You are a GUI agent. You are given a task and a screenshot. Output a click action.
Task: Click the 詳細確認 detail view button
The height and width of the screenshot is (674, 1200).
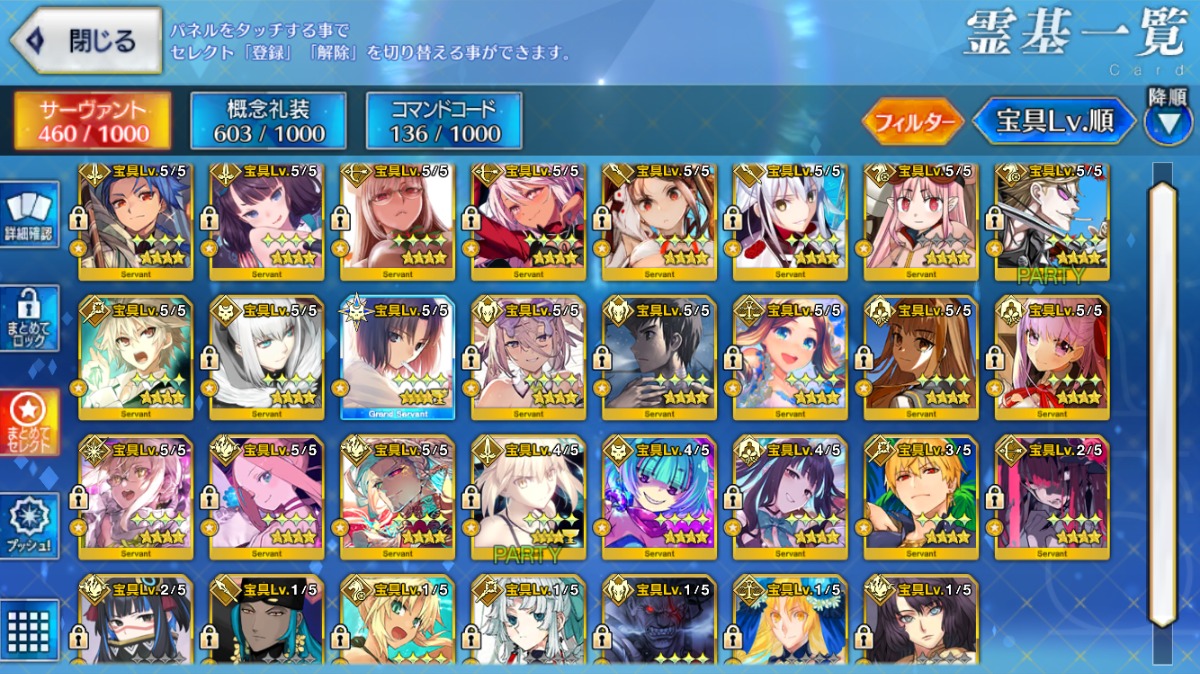[x=32, y=217]
